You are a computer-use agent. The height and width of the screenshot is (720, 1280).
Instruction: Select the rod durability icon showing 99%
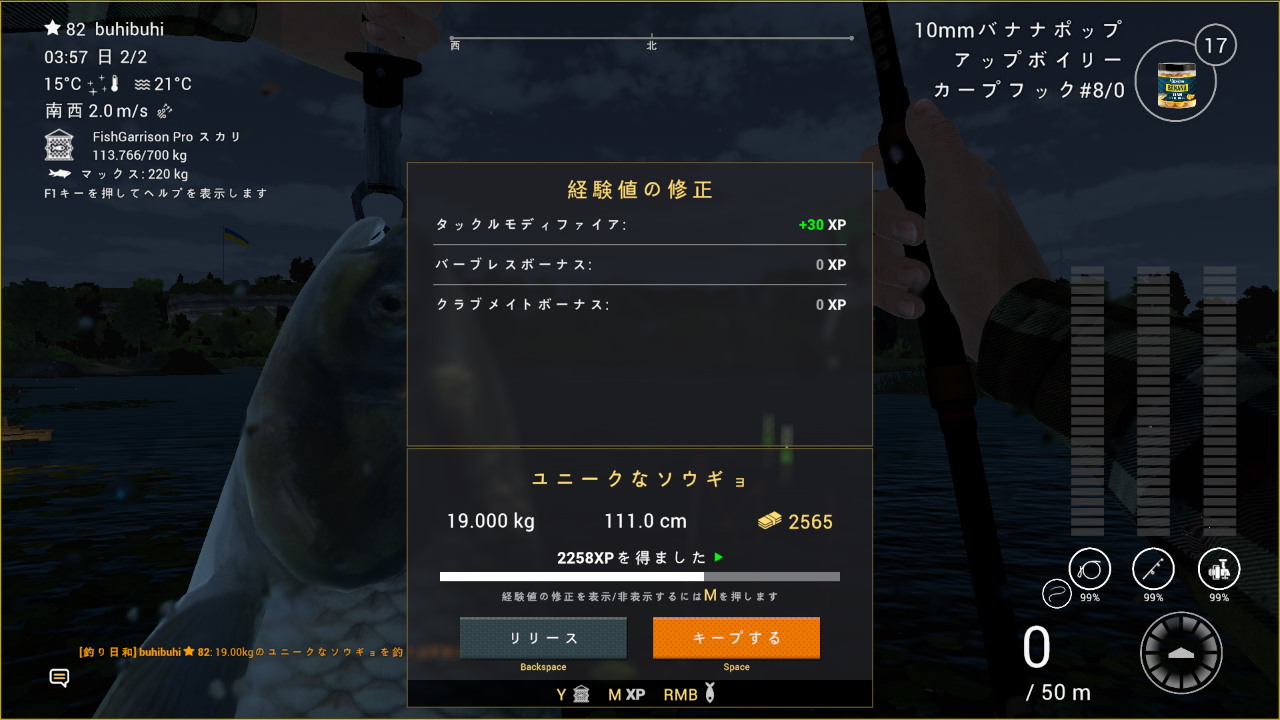coord(1152,568)
